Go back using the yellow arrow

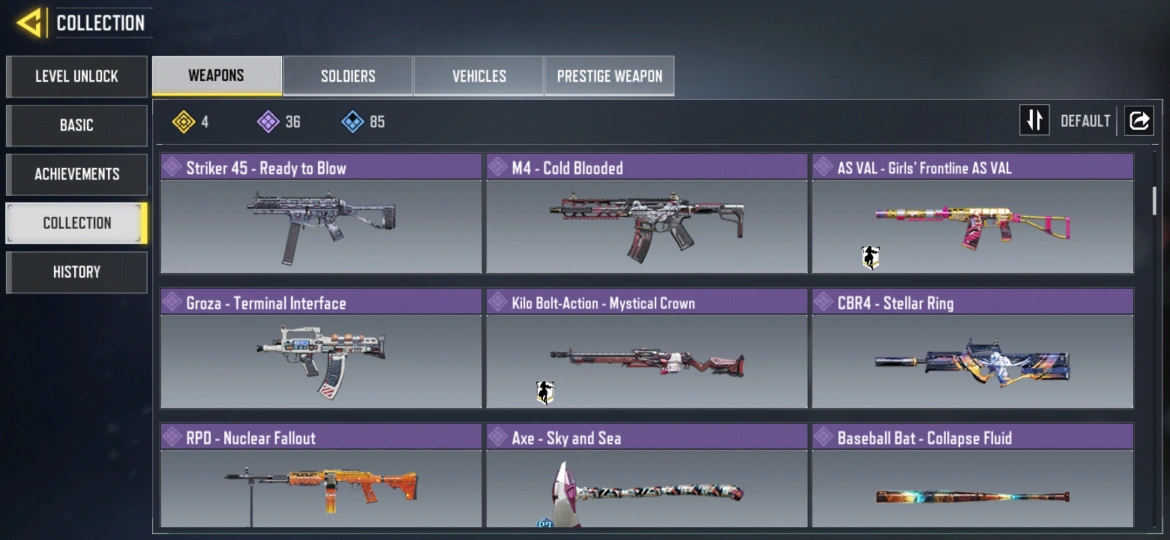click(28, 22)
